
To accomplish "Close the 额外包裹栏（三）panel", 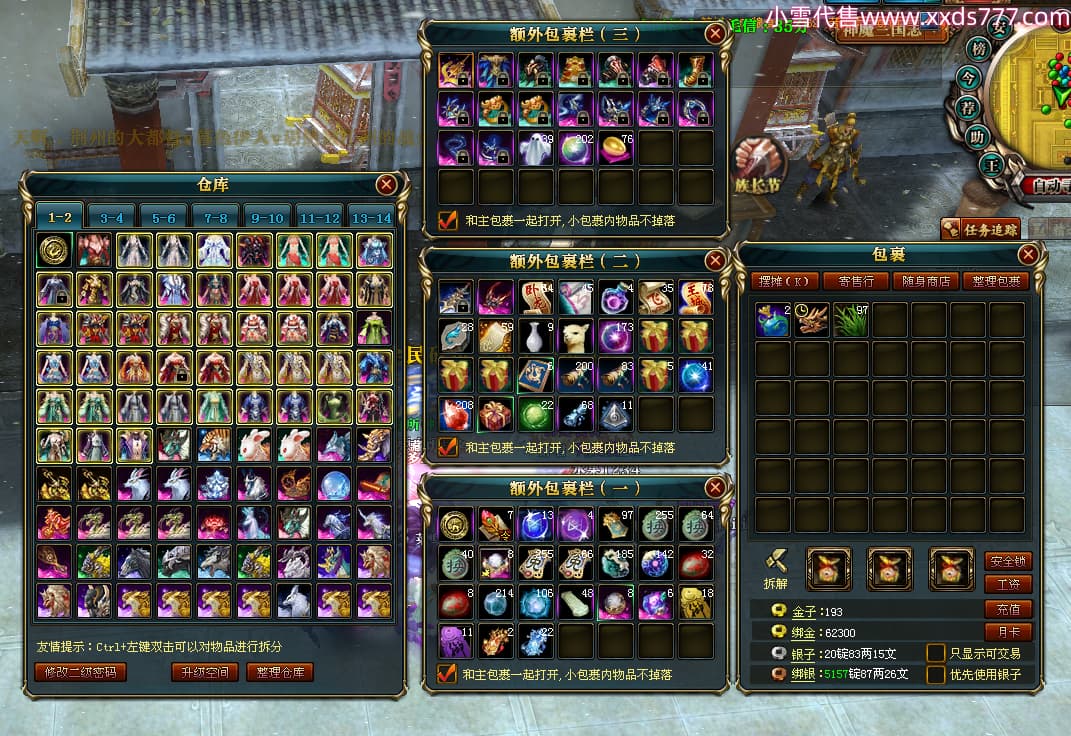I will pos(714,33).
